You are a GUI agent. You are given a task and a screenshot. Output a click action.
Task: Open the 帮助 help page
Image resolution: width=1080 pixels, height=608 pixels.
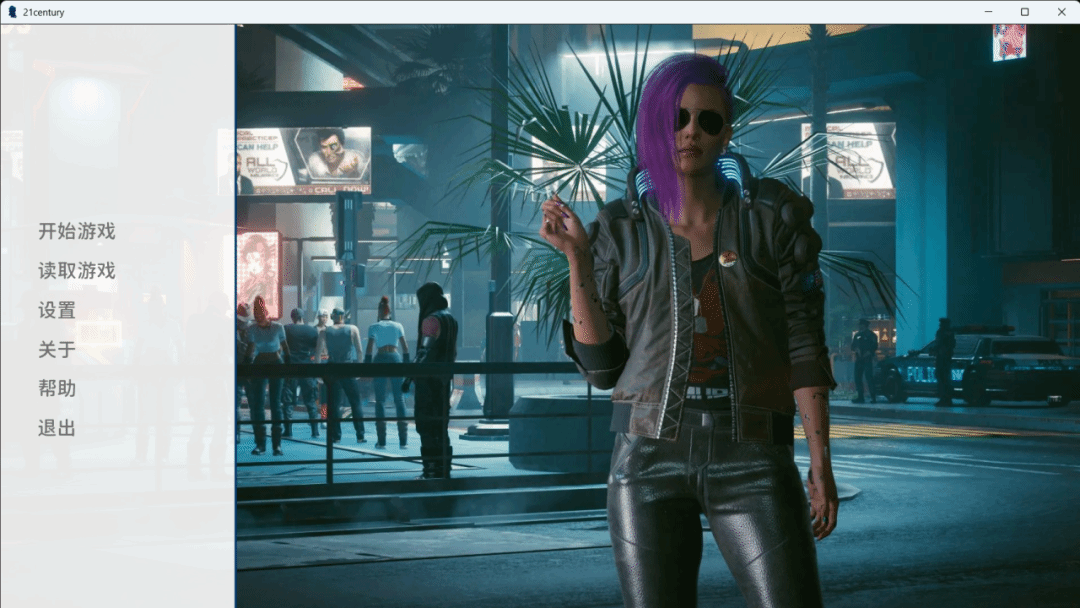[57, 388]
